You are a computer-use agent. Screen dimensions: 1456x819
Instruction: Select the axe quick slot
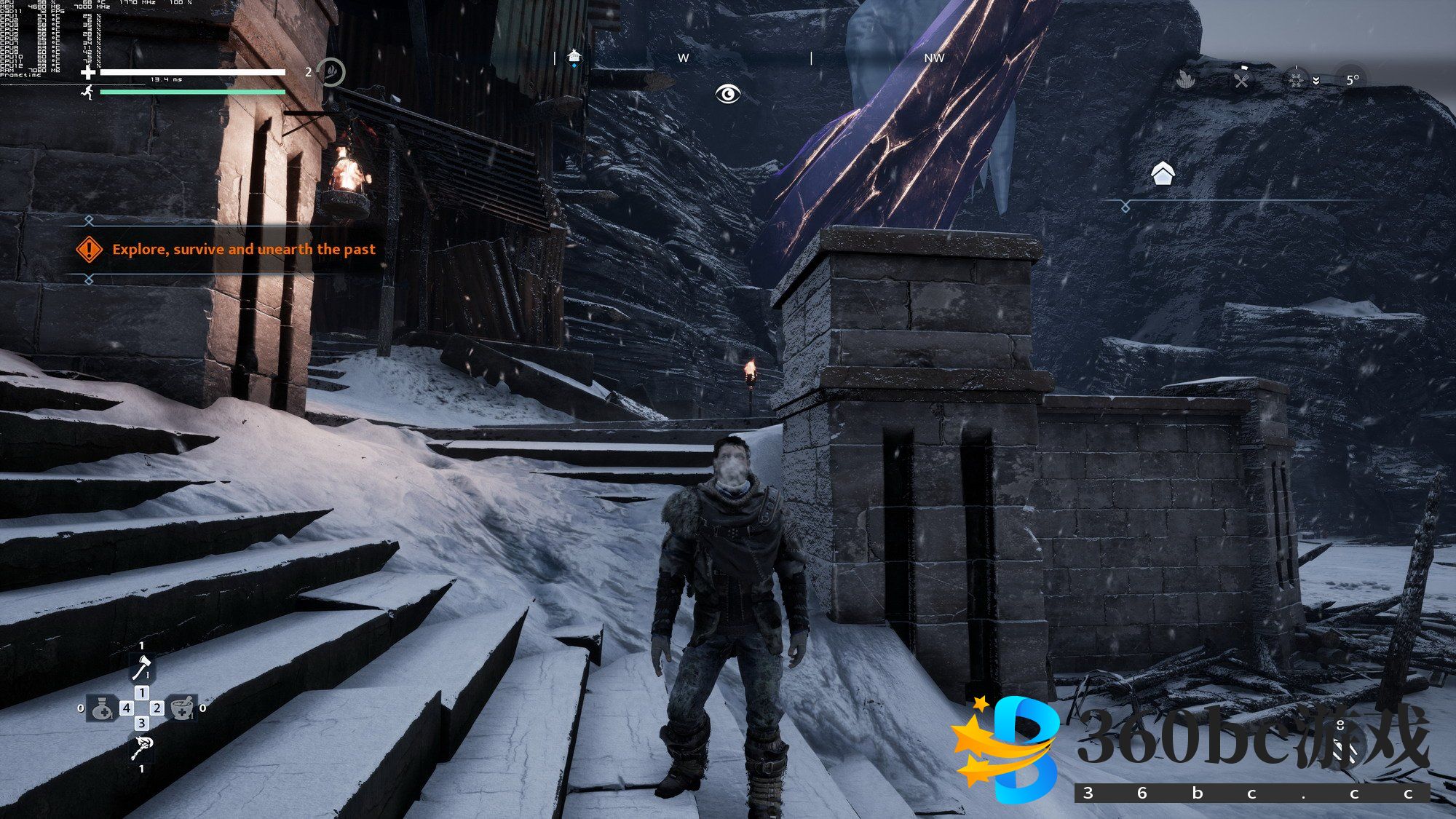(x=142, y=668)
